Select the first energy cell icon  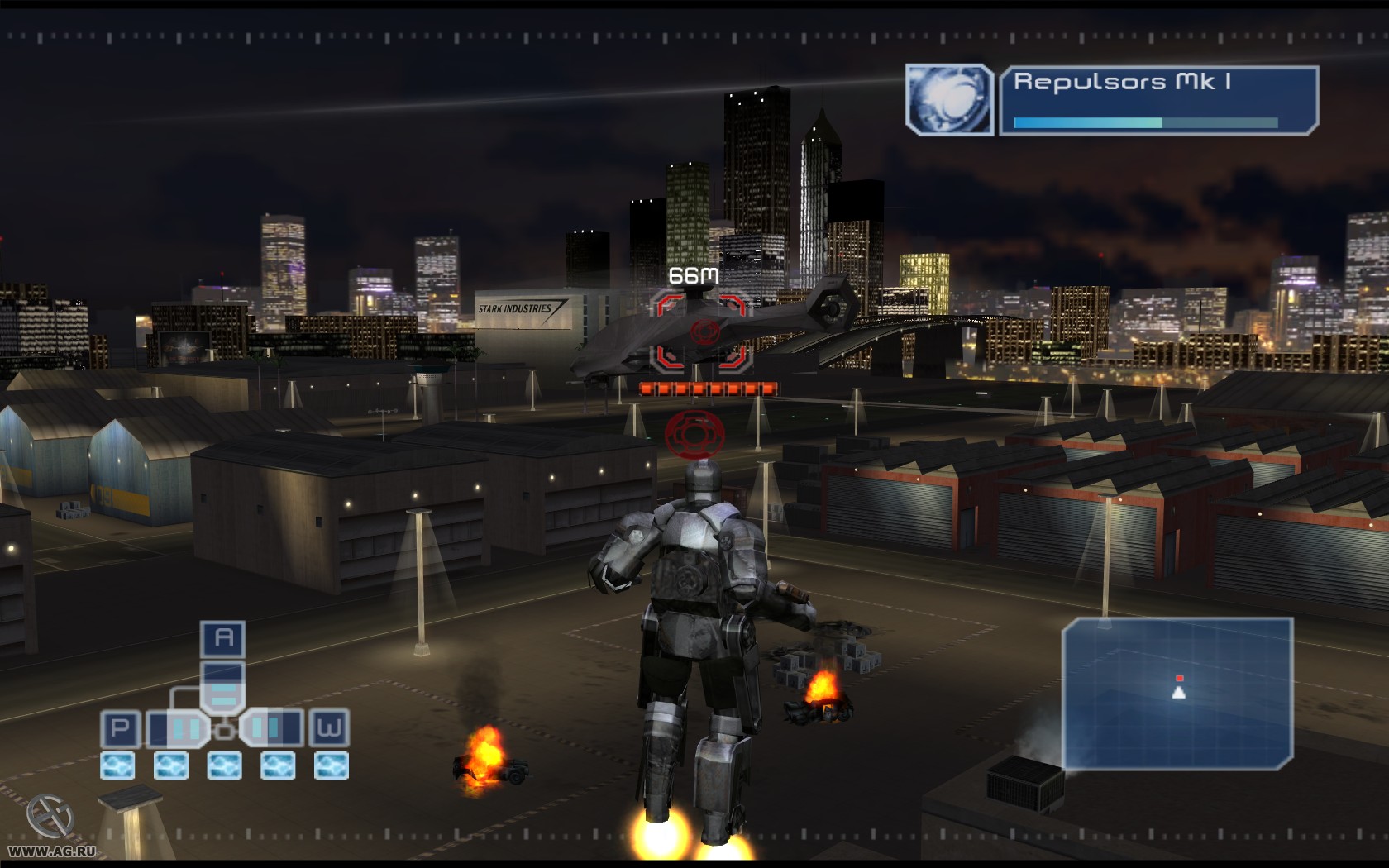(x=117, y=765)
